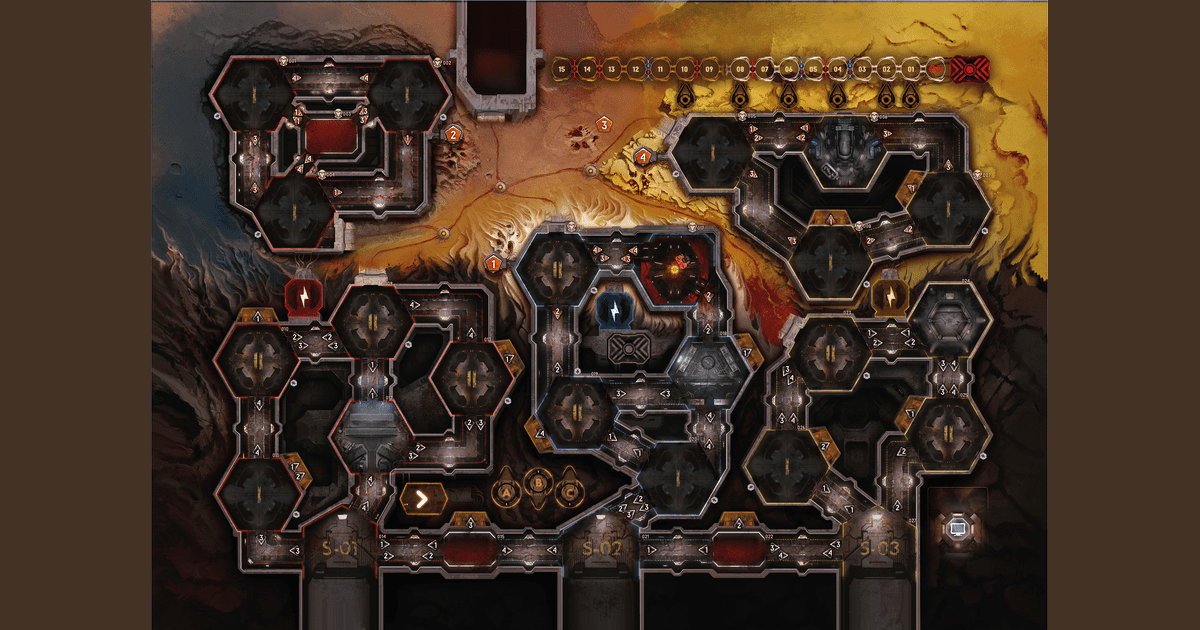
Task: Choose the circular slot labeled A
Action: 507,491
